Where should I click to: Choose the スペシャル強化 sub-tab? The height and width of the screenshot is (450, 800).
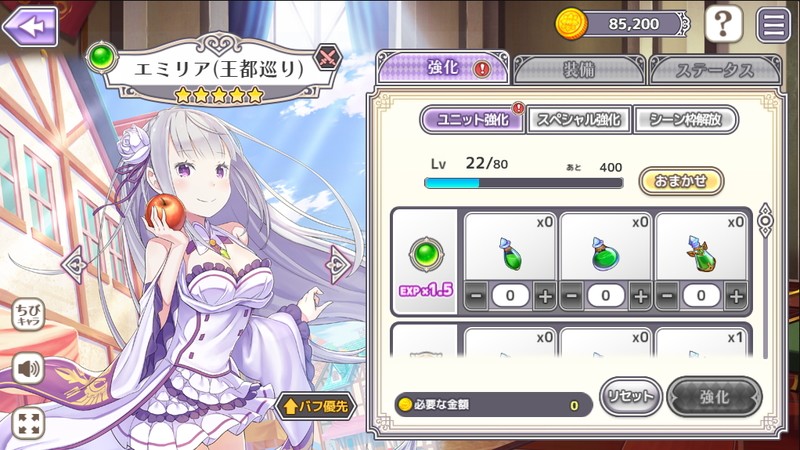(x=579, y=120)
